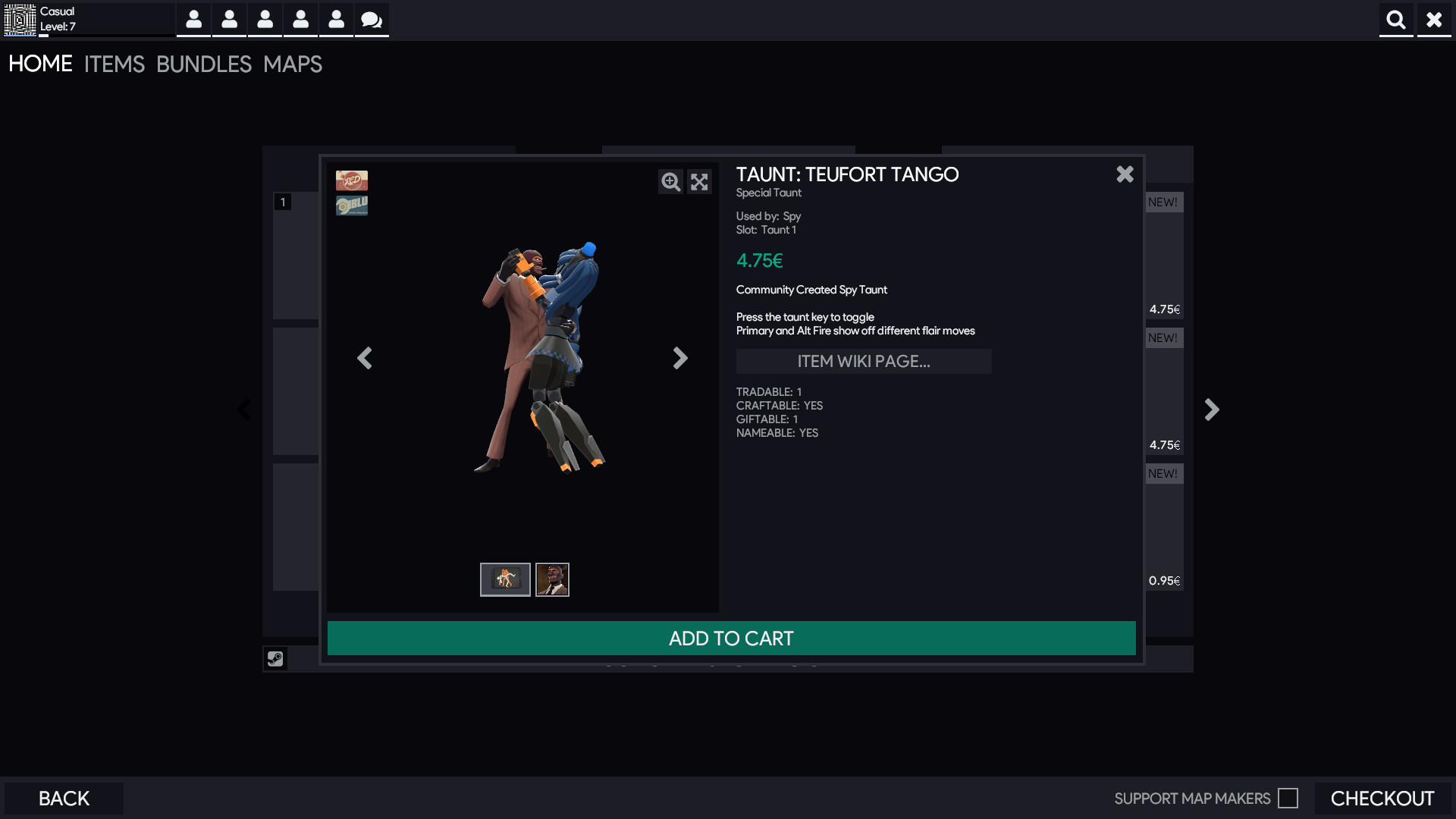The image size is (1456, 819).
Task: Close the Teufort Tango detail dialog
Action: coord(1125,174)
